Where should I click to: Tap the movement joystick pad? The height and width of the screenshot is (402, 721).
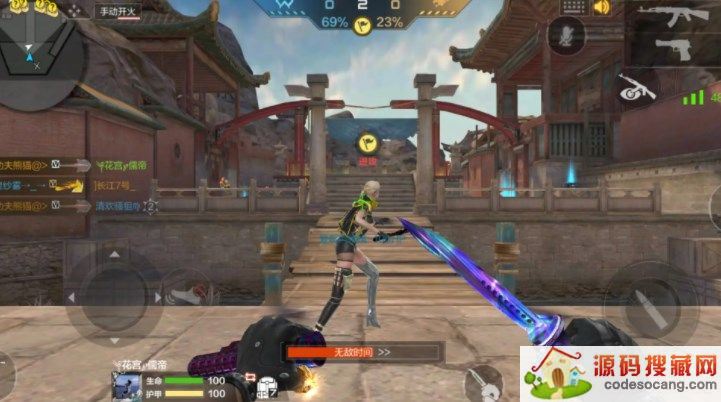(x=110, y=295)
